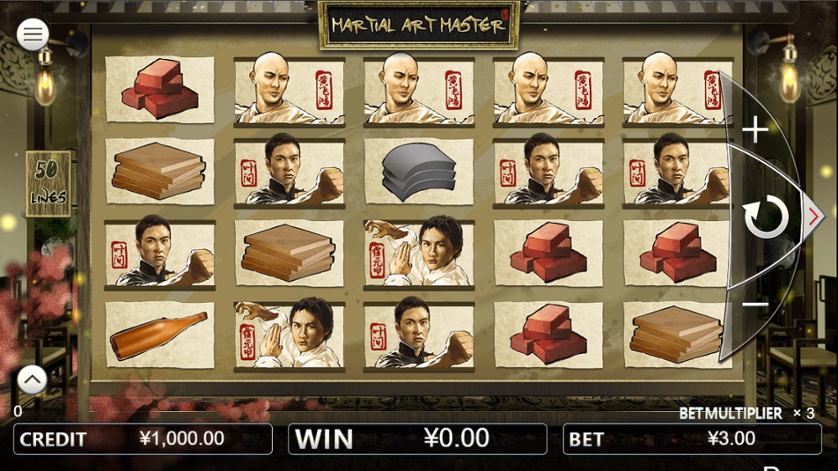Screen dimensions: 838x471
Task: Show the 50 Lines paytable sign
Action: tap(48, 183)
